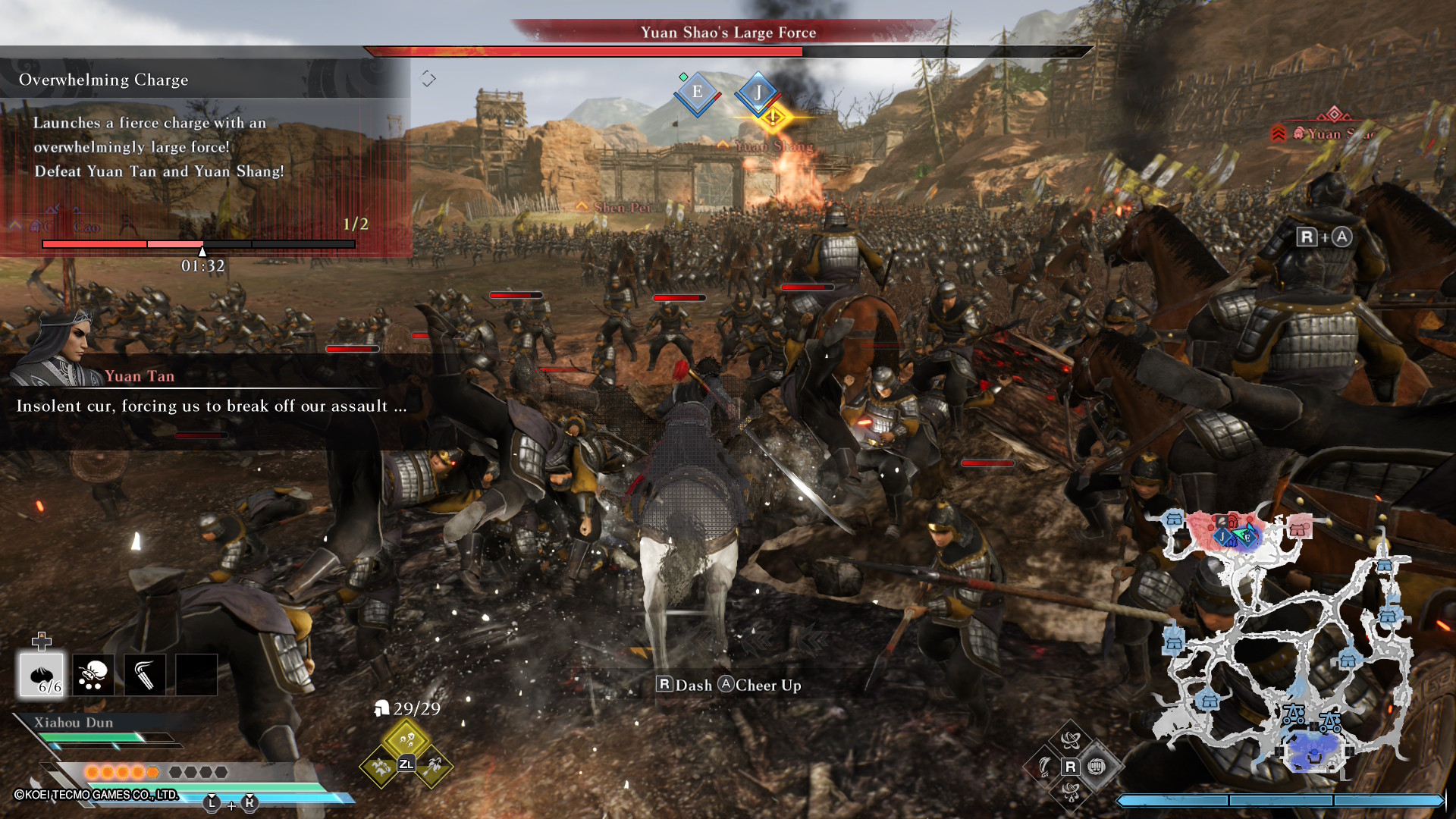The image size is (1456, 819).
Task: Use the bottom swirl battle art
Action: [x=1070, y=792]
